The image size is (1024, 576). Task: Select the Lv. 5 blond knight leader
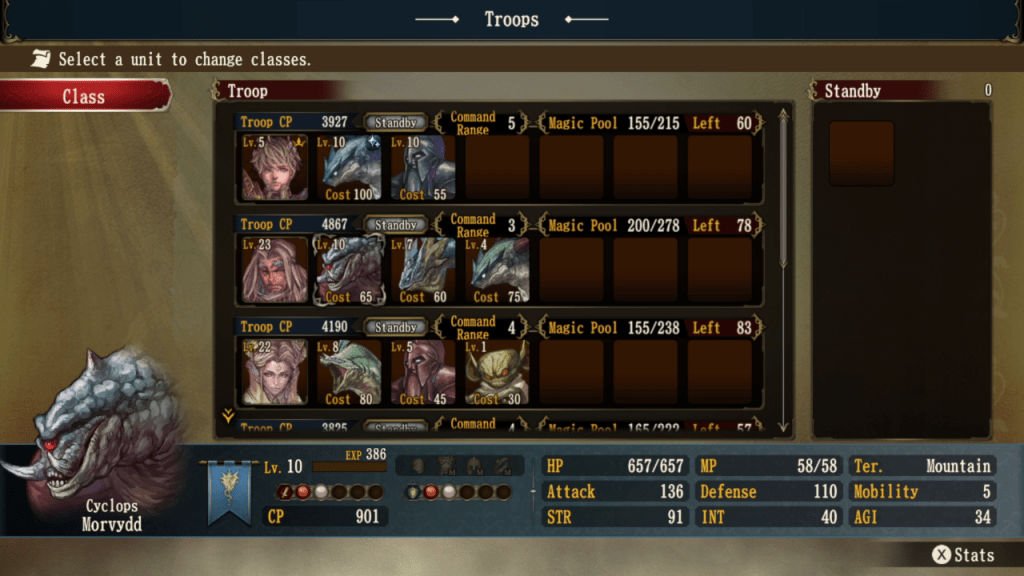pyautogui.click(x=274, y=168)
